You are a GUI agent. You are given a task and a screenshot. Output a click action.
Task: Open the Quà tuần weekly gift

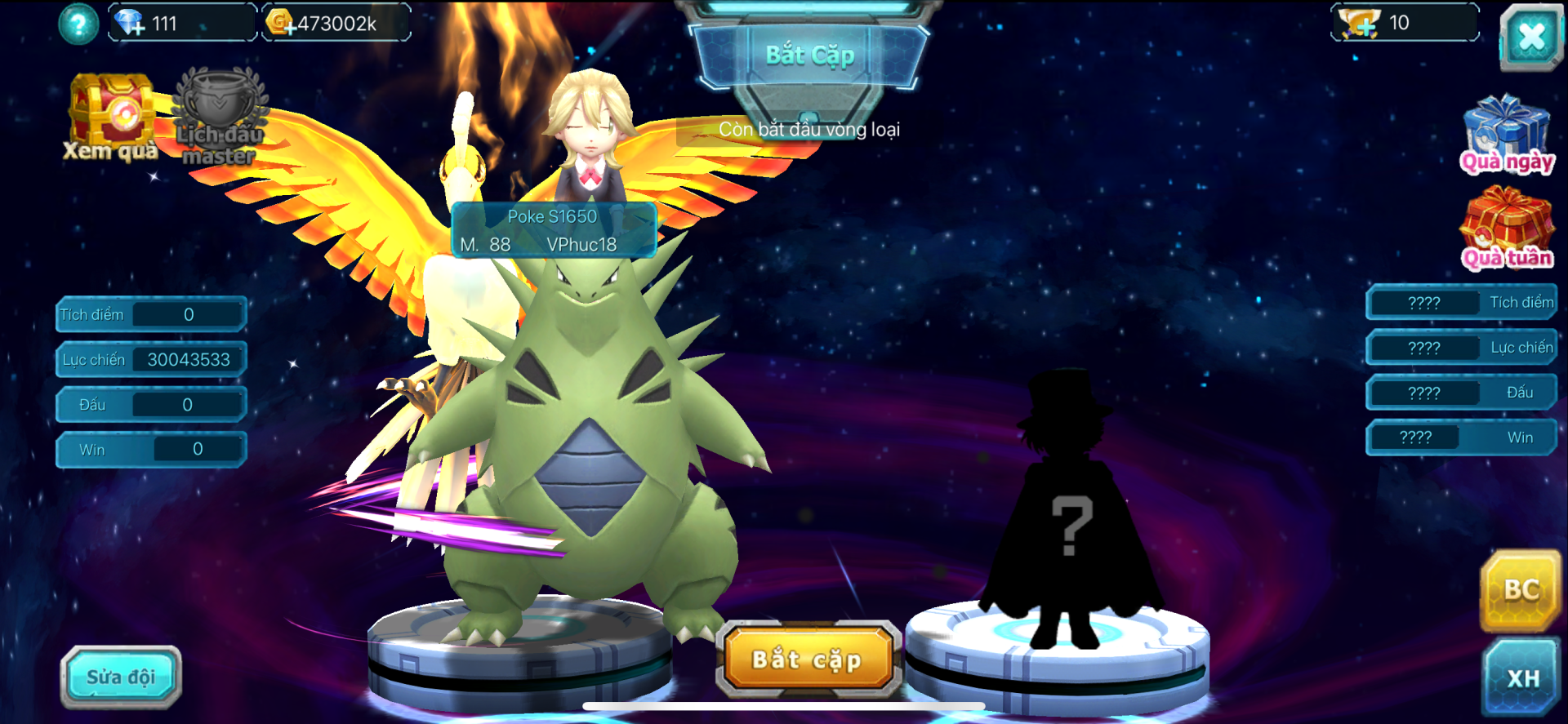(x=1507, y=229)
